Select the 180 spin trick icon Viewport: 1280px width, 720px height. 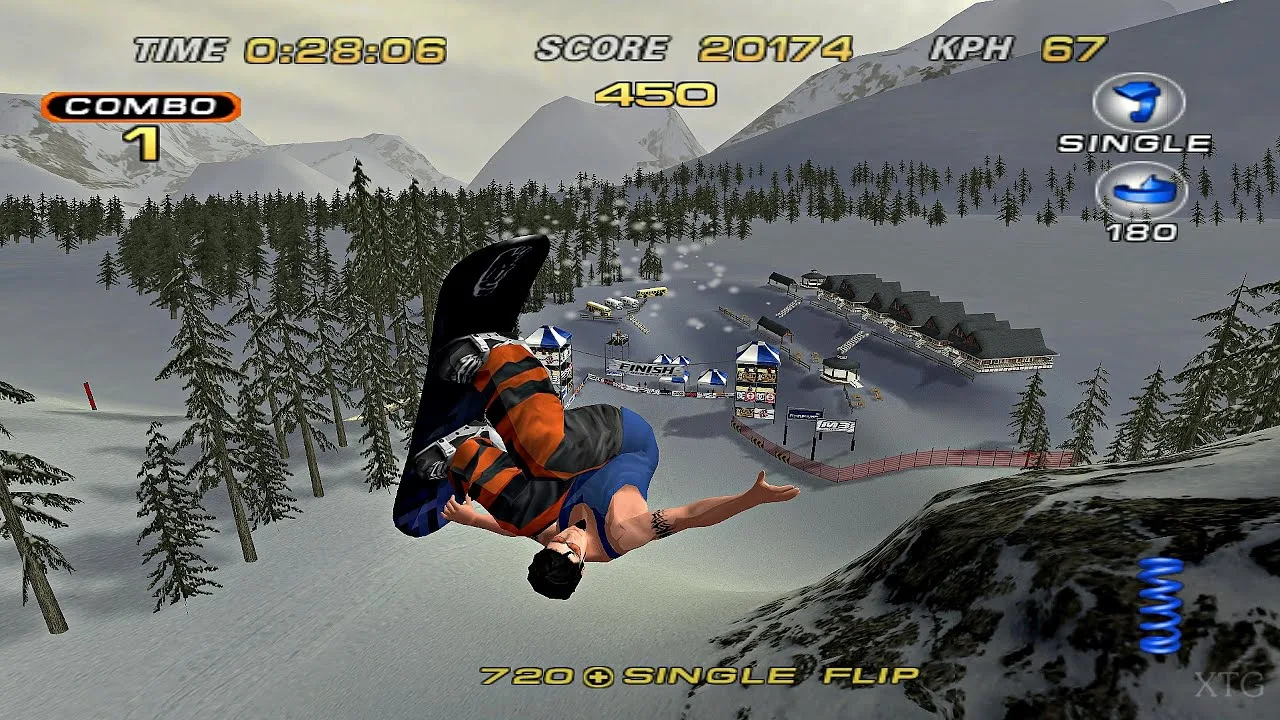pos(1140,191)
